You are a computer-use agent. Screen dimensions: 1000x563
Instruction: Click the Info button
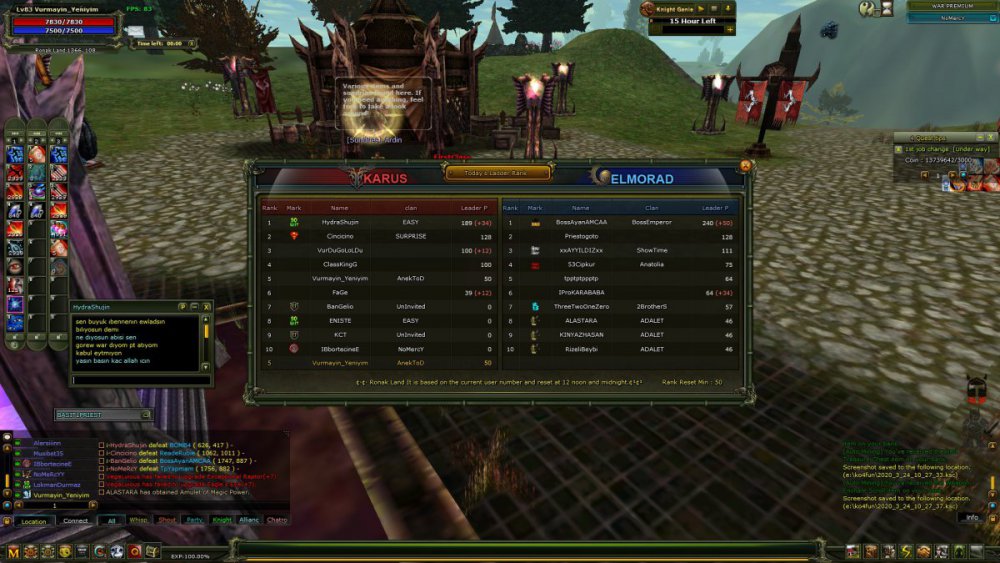click(x=971, y=518)
